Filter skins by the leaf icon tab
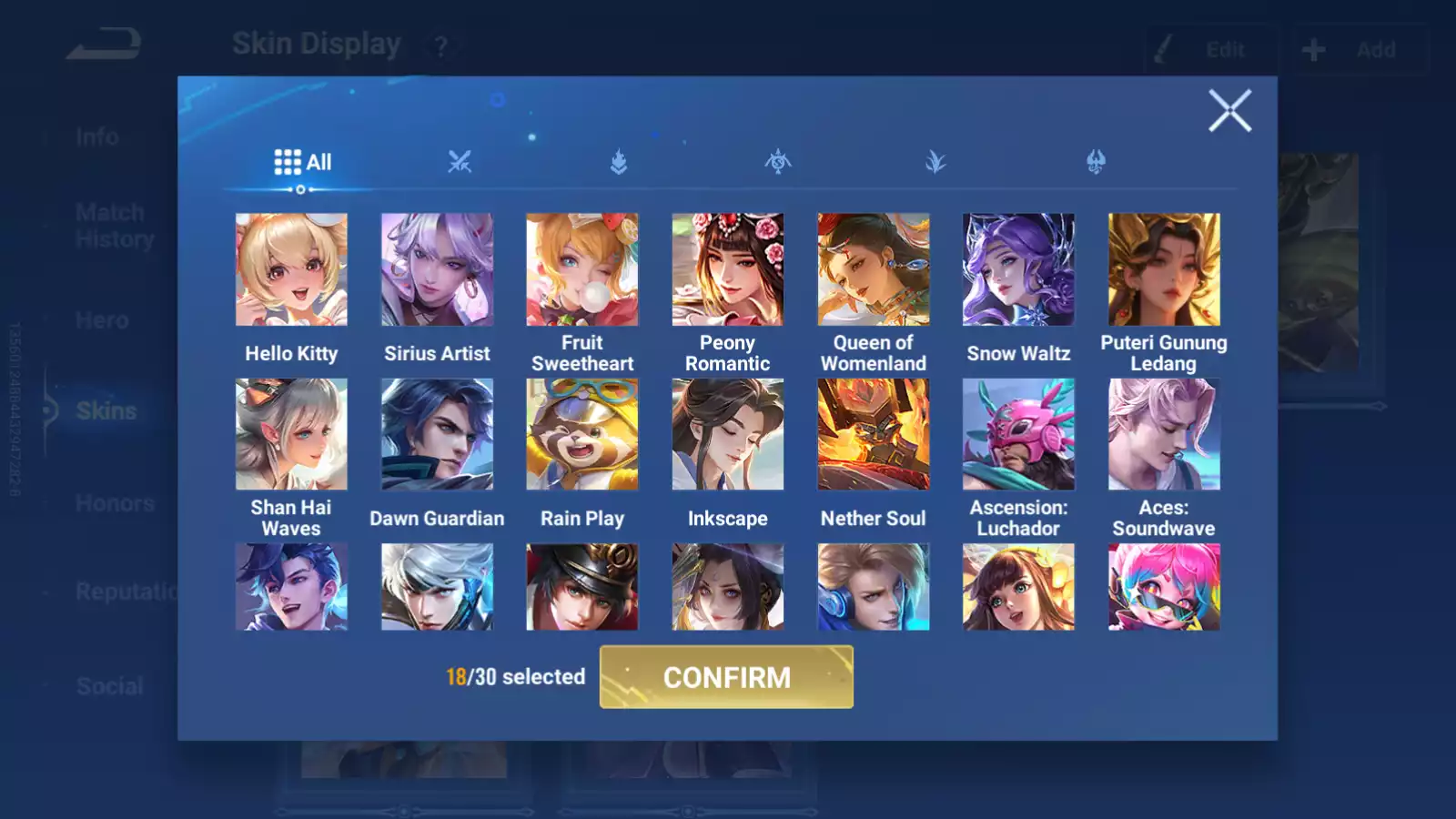 click(935, 162)
